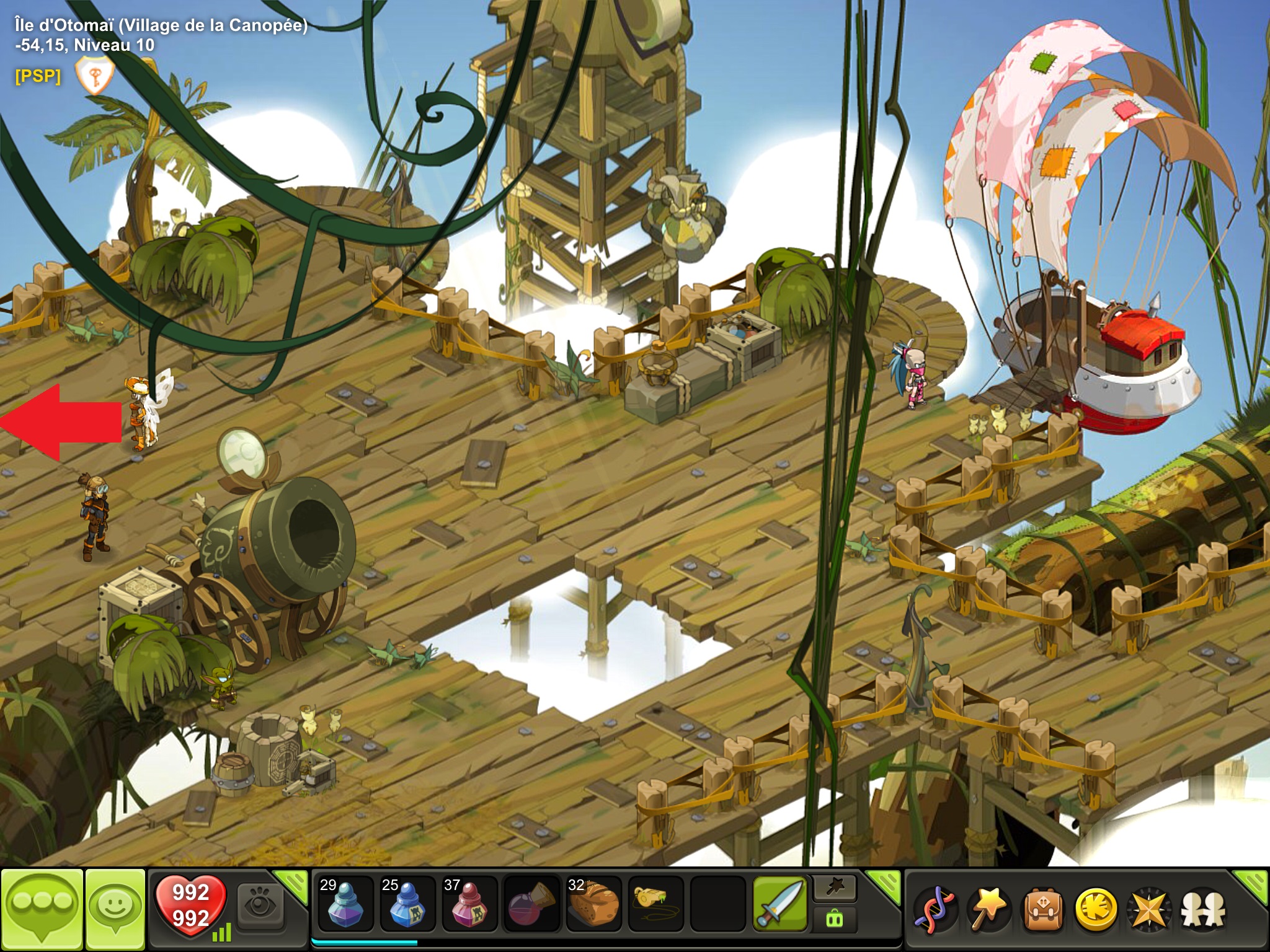Image resolution: width=1270 pixels, height=952 pixels.
Task: Open the smiley emotes button
Action: [x=115, y=909]
